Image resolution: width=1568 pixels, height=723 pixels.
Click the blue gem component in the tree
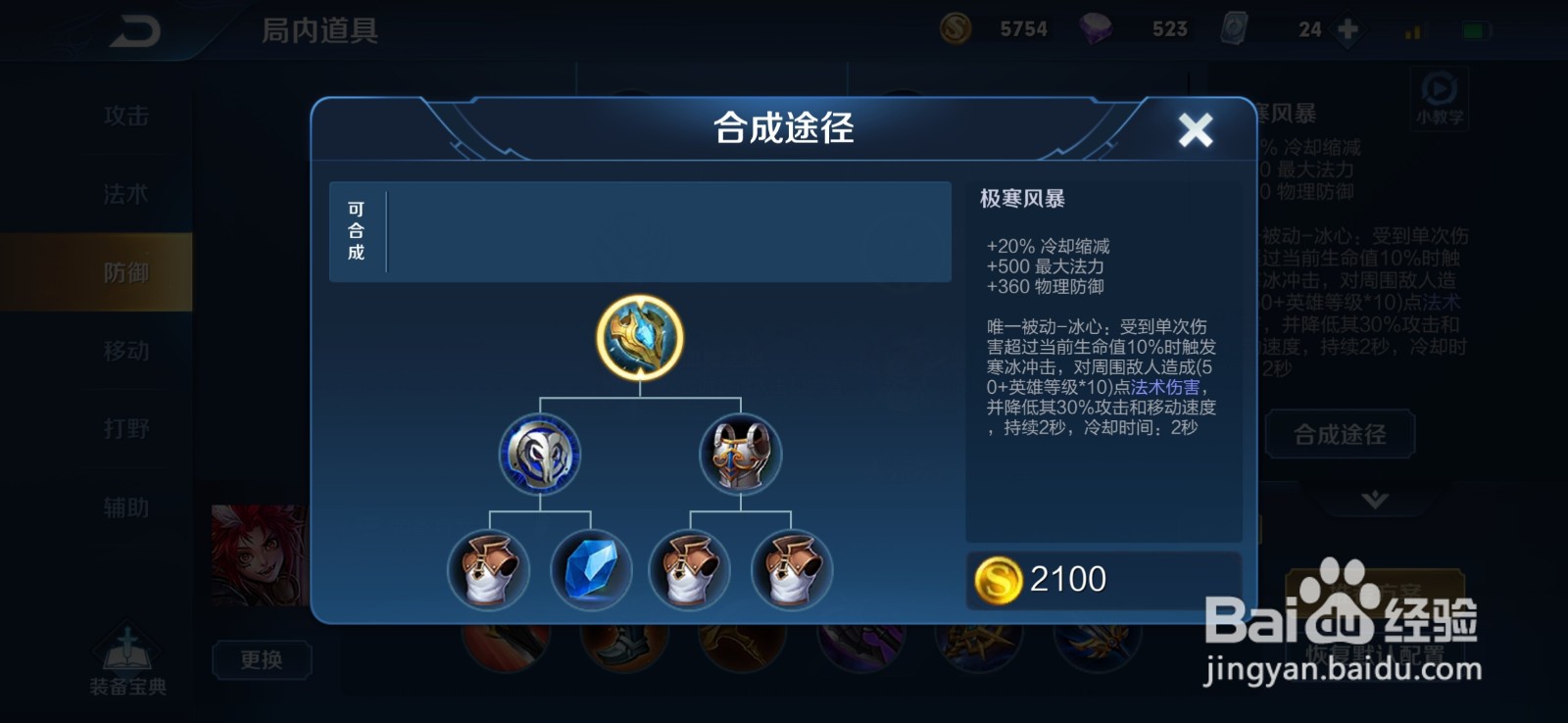590,568
